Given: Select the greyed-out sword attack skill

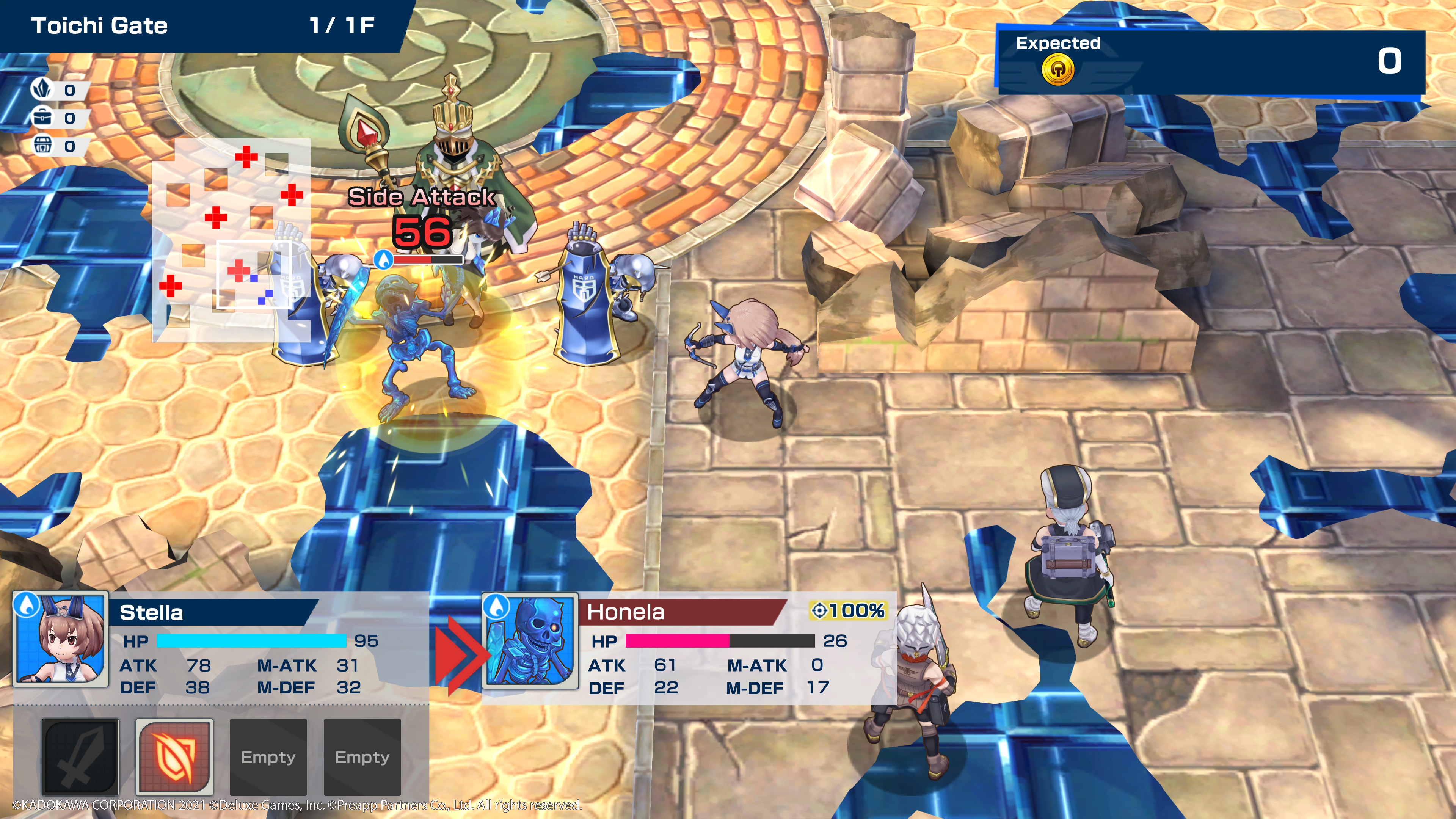Looking at the screenshot, I should [80, 756].
